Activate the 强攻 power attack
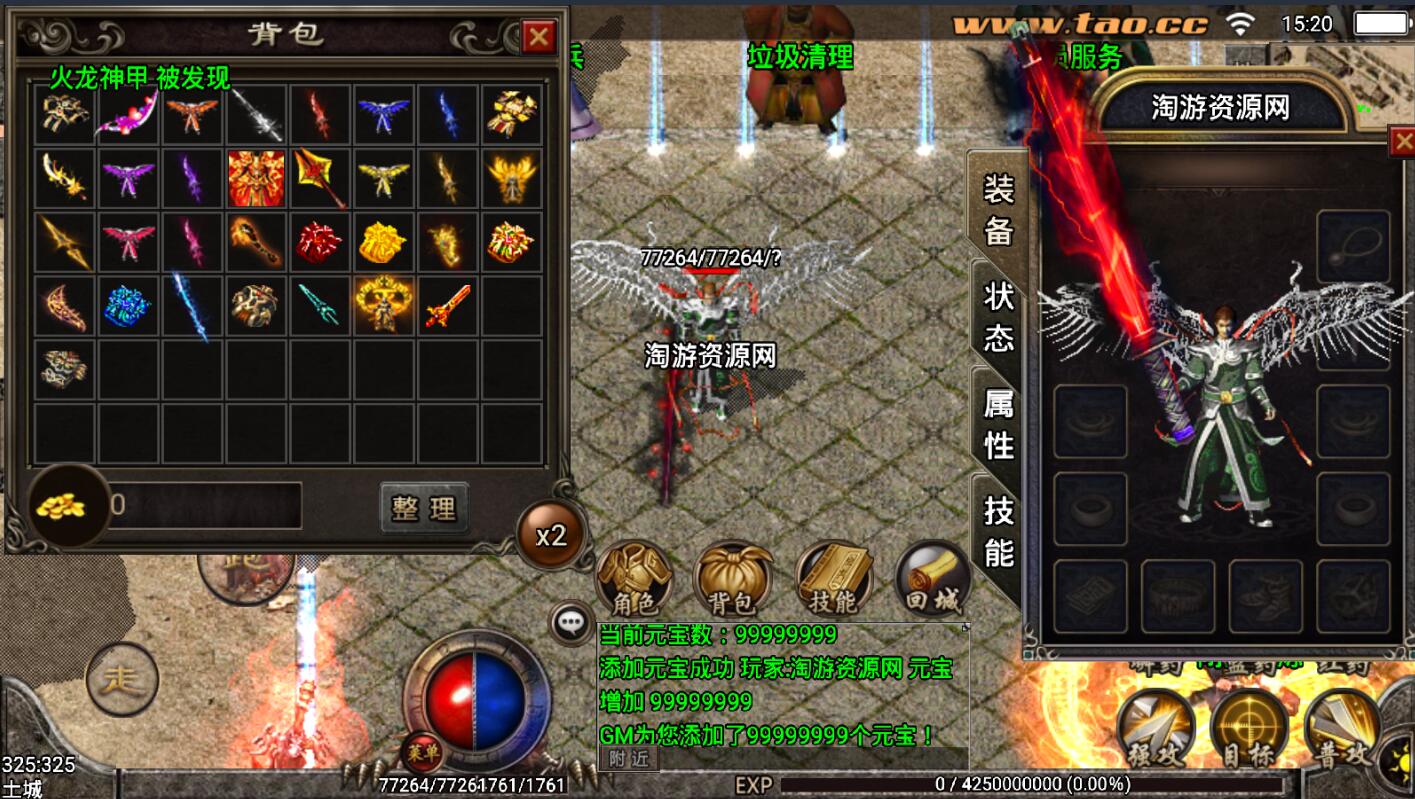The height and width of the screenshot is (799, 1415). 1155,728
